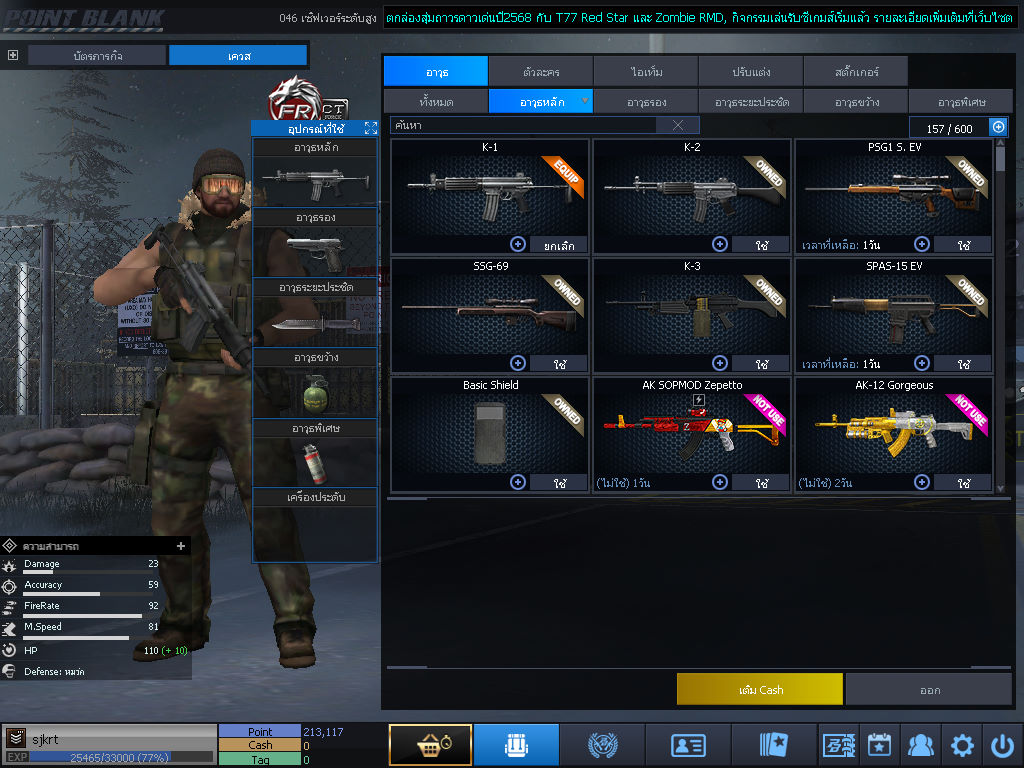Exit the inventory with ออก button
The image size is (1024, 768).
click(929, 689)
